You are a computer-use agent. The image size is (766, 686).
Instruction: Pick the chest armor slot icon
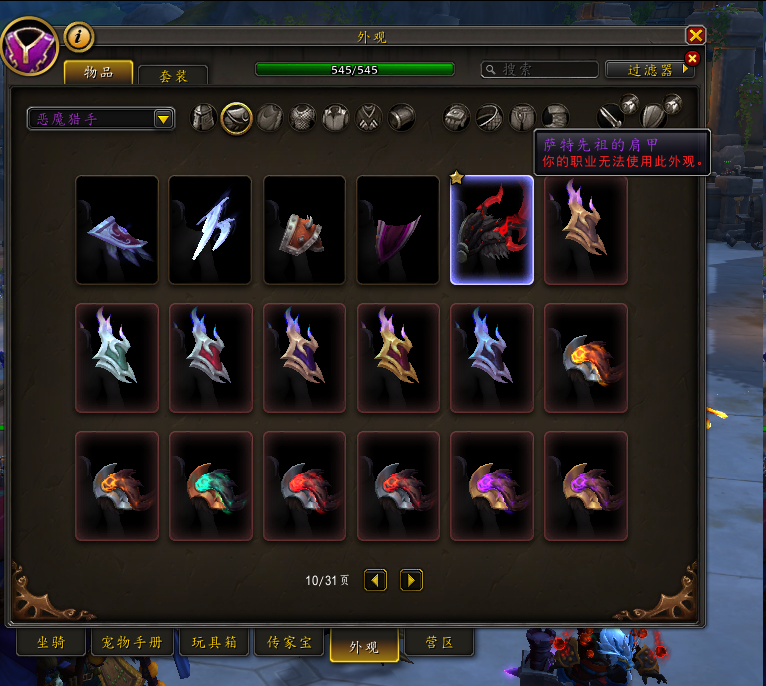303,118
